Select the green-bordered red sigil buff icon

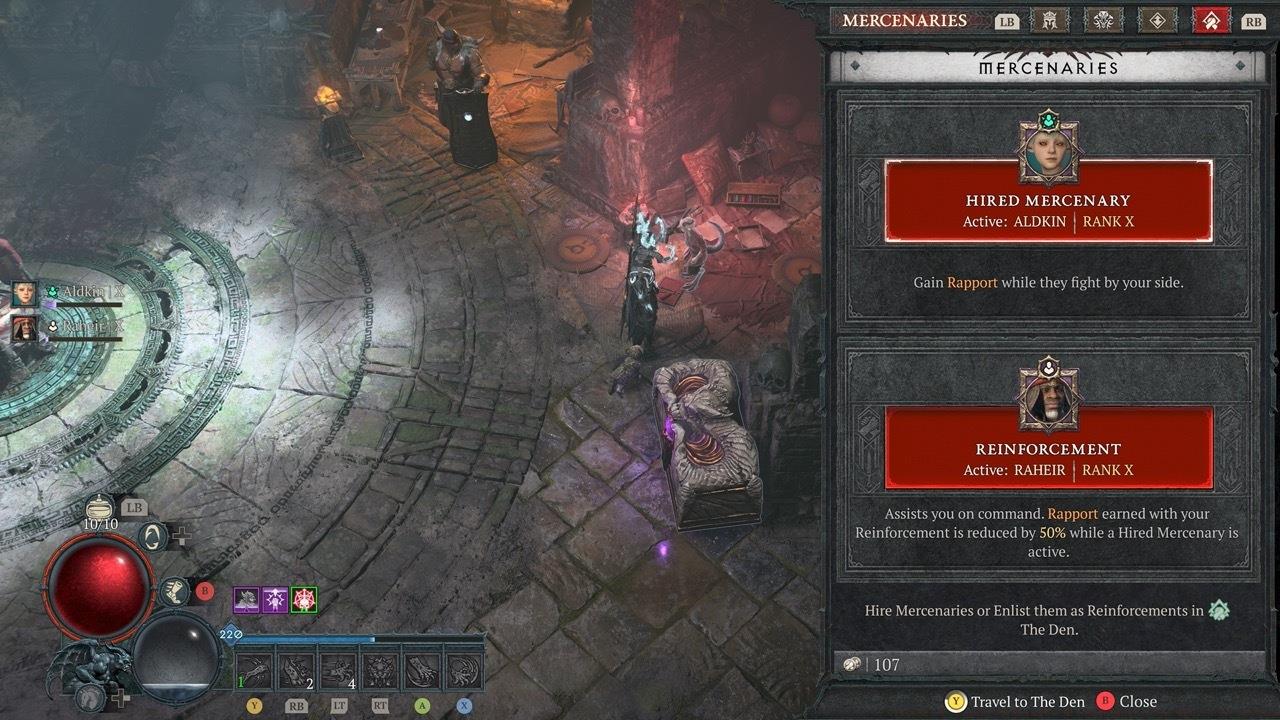304,600
